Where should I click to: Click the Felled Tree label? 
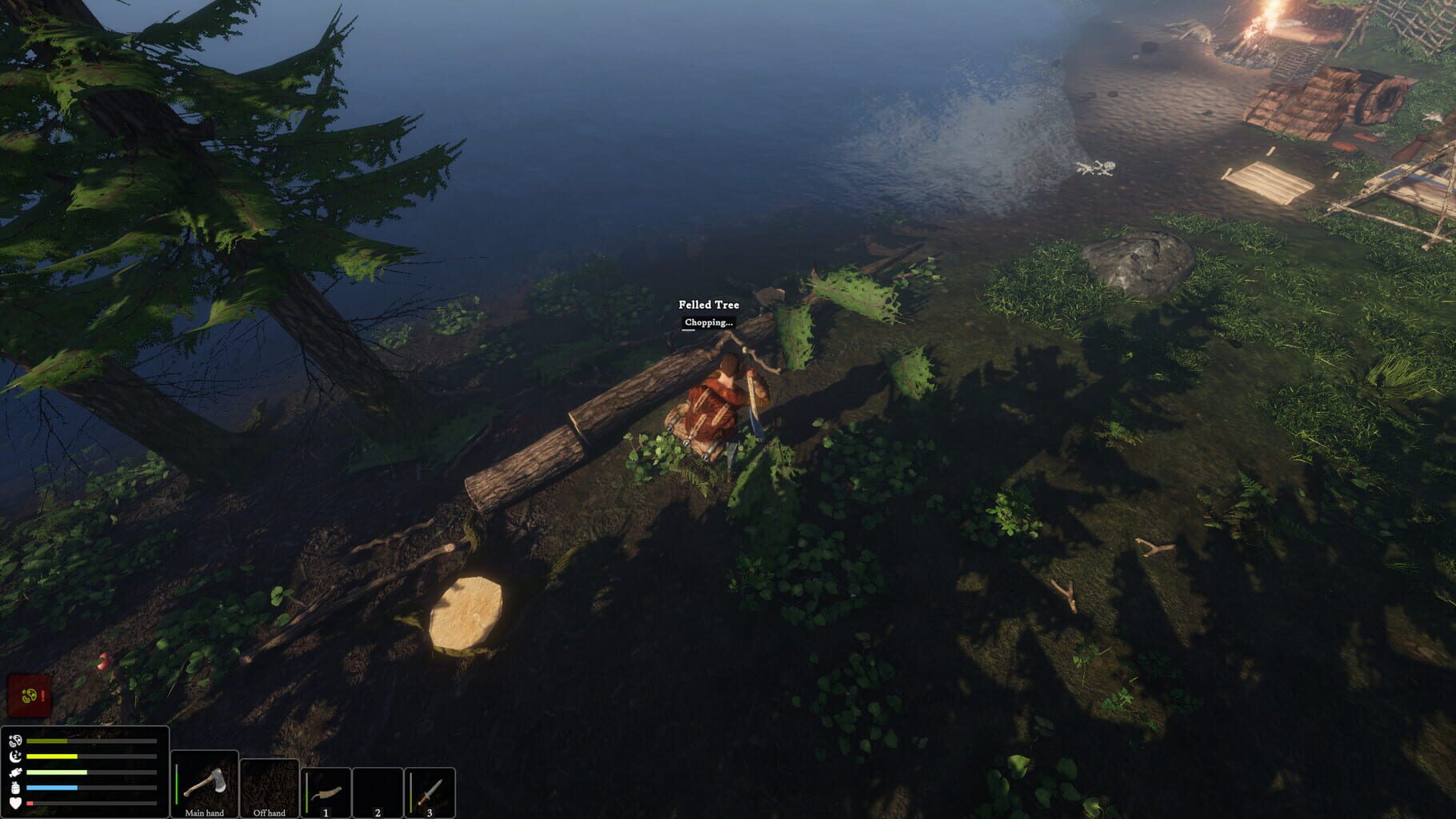(709, 305)
